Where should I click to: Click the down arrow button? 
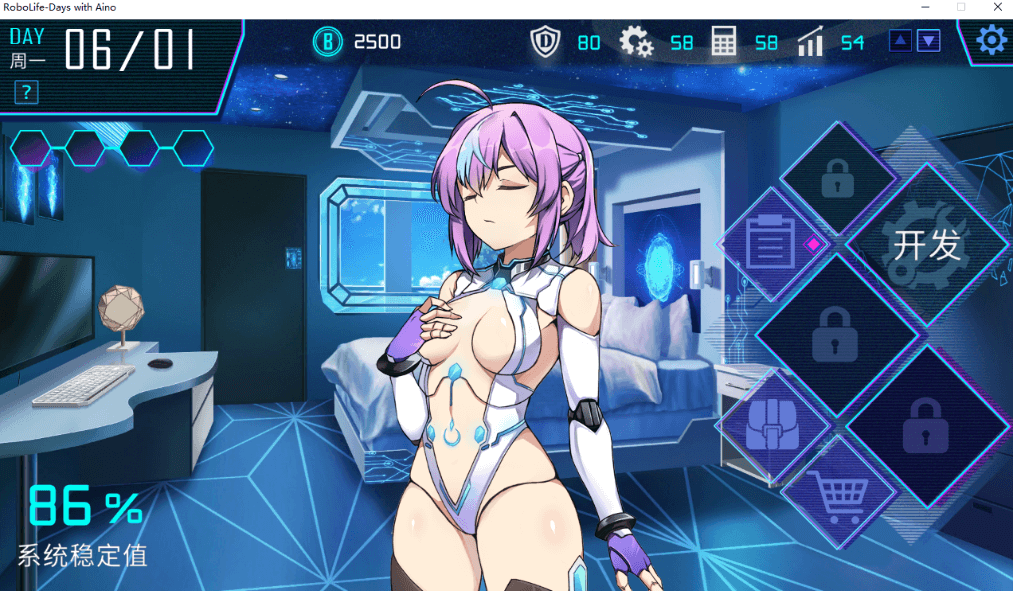coord(929,41)
